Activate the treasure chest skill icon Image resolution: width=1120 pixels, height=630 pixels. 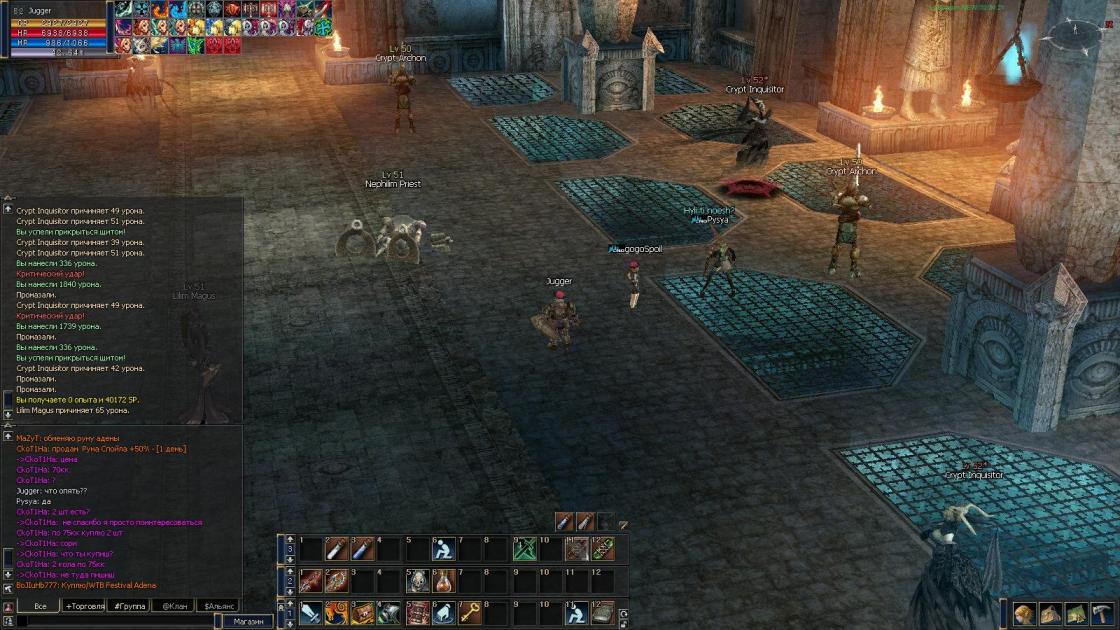pyautogui.click(x=363, y=612)
